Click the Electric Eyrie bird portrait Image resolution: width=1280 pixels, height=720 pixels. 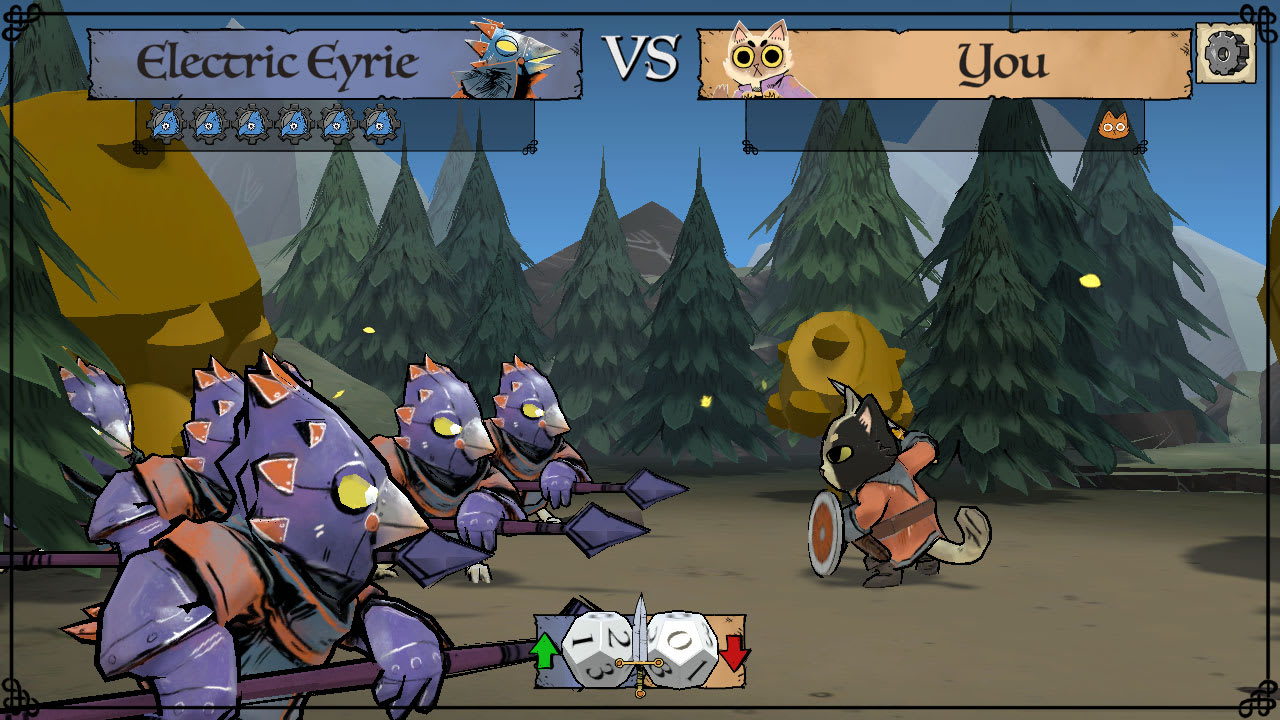[x=504, y=55]
